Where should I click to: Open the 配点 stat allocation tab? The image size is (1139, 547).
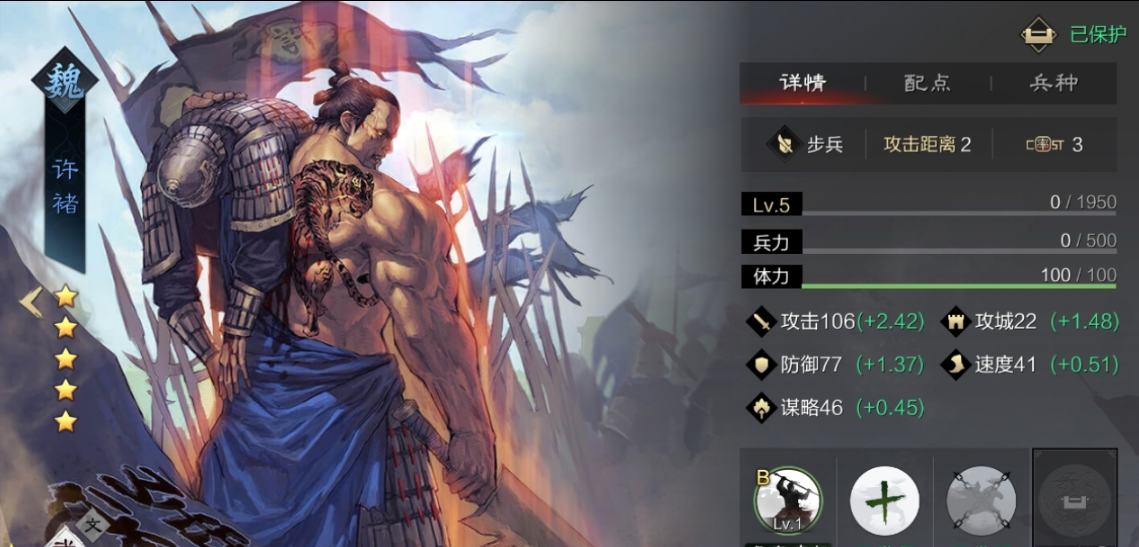[927, 83]
